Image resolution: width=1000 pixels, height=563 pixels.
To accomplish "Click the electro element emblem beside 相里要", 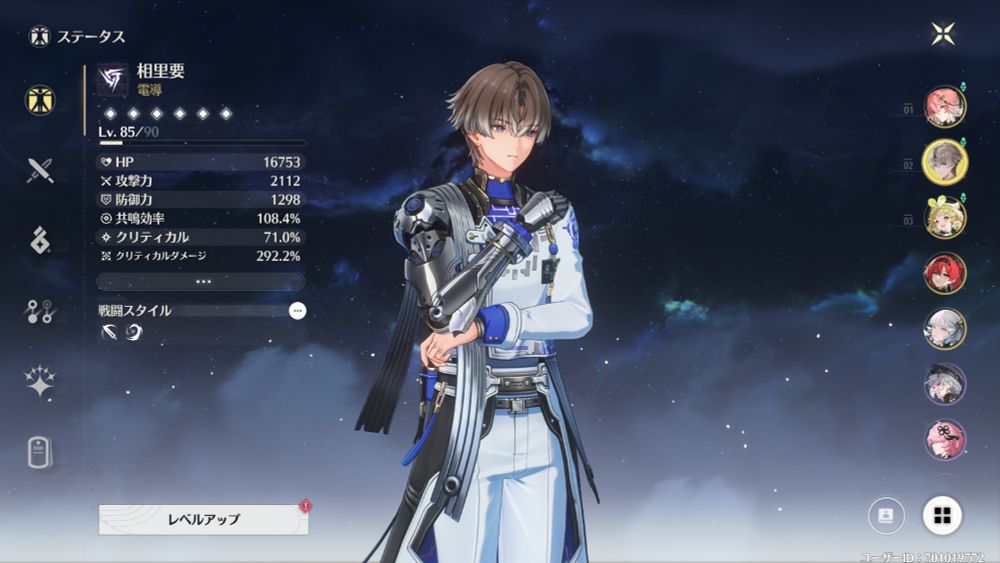I will pyautogui.click(x=112, y=79).
